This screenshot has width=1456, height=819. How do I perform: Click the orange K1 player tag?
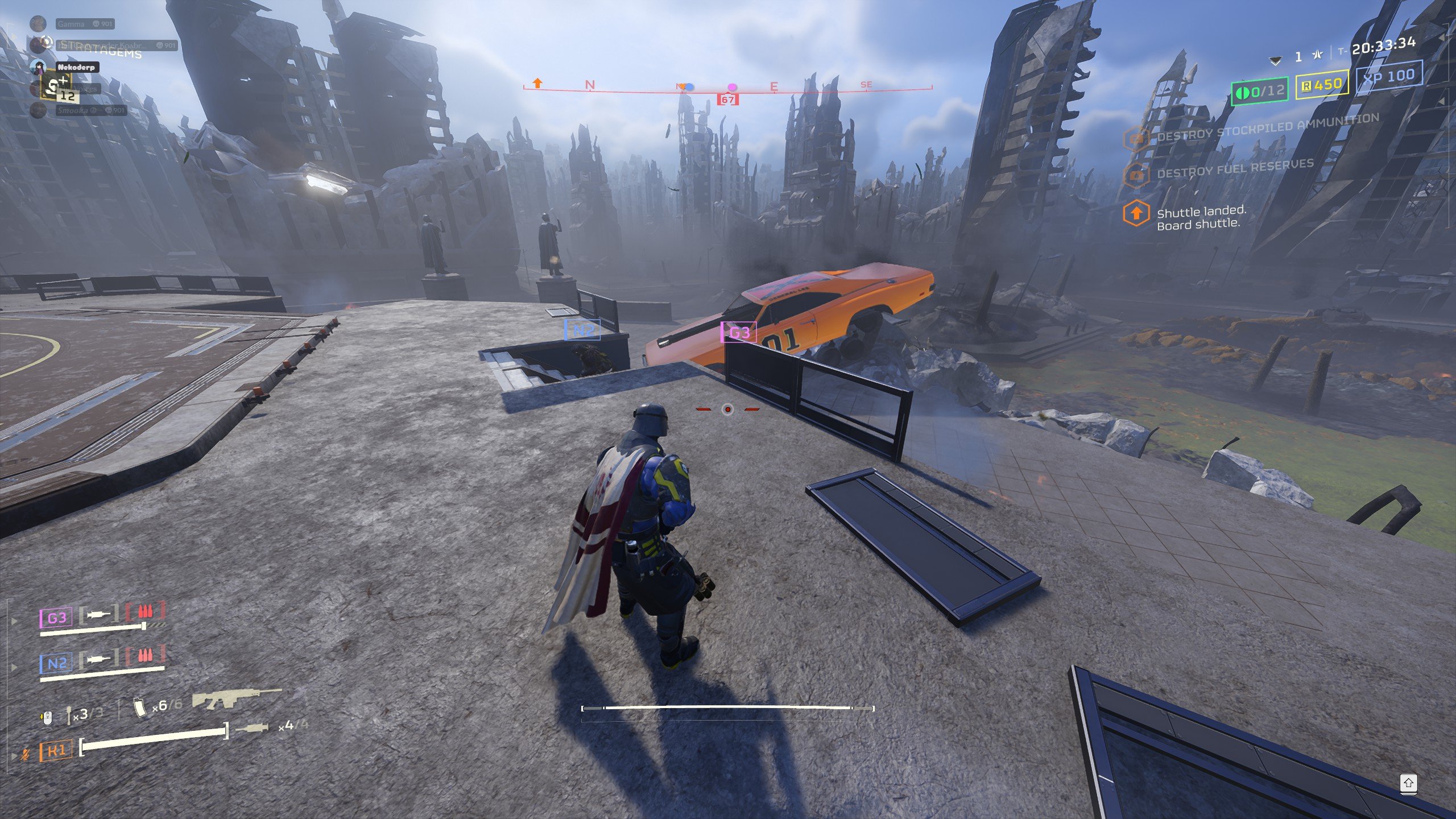(x=56, y=751)
